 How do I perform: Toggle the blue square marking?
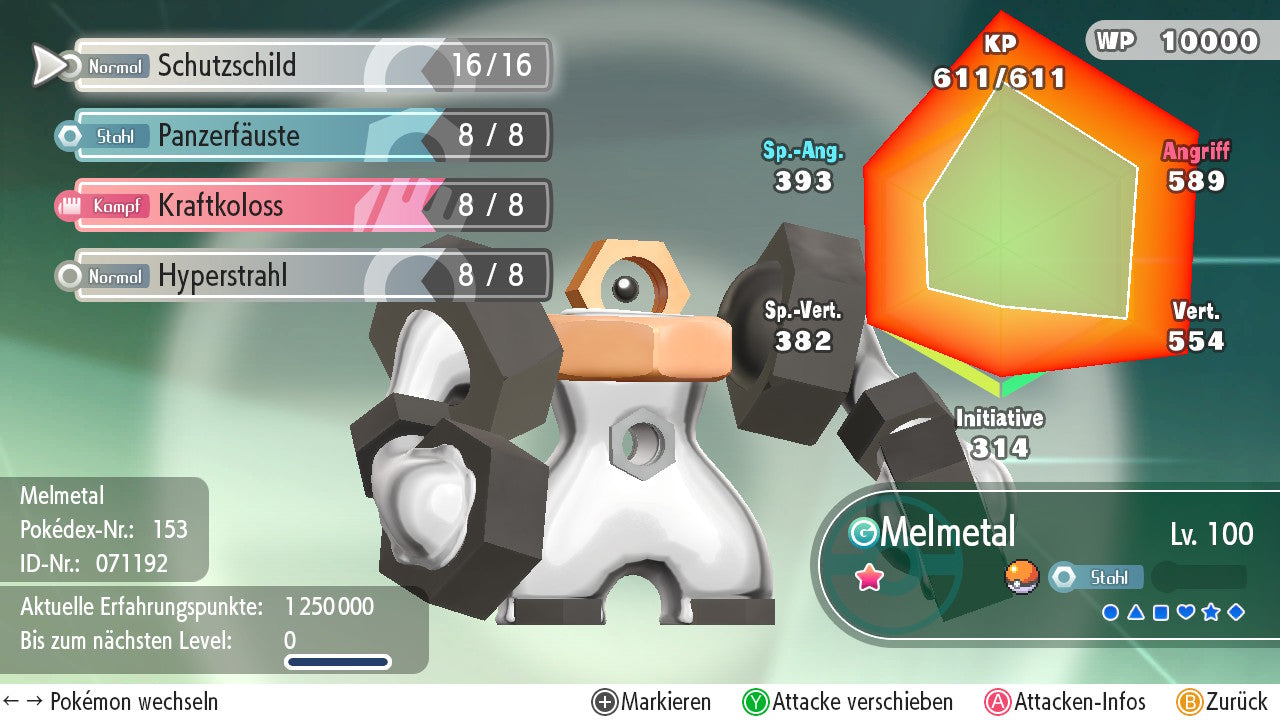tap(1160, 612)
